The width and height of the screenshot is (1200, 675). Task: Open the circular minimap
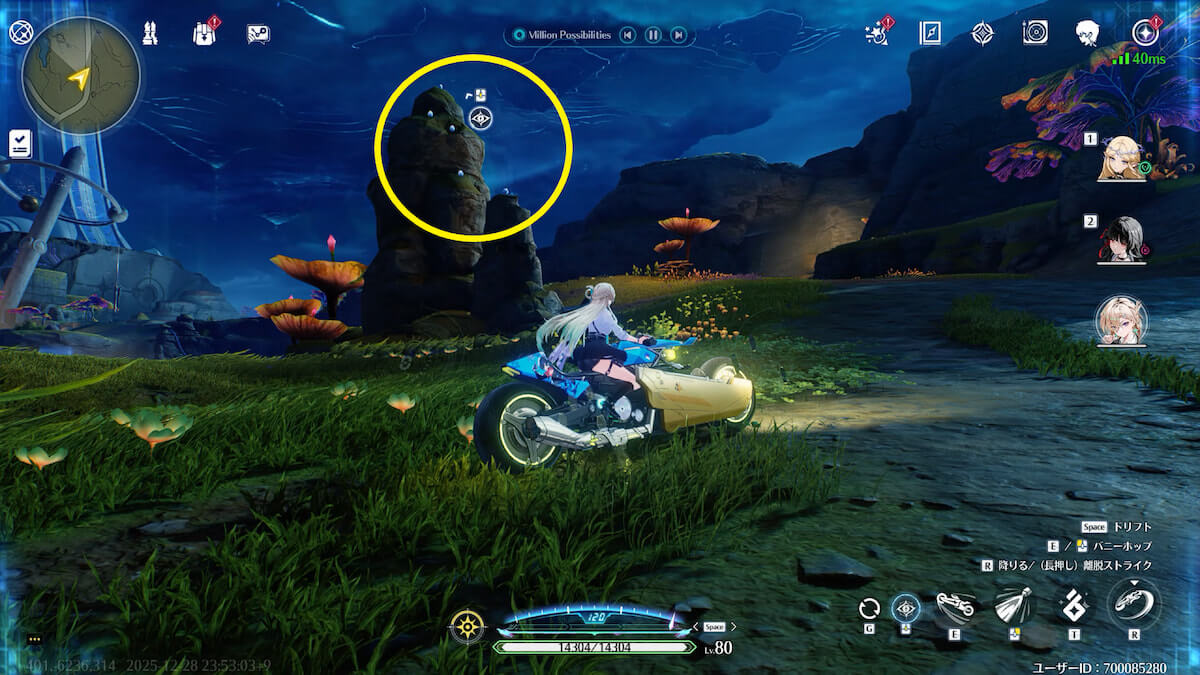coord(81,76)
